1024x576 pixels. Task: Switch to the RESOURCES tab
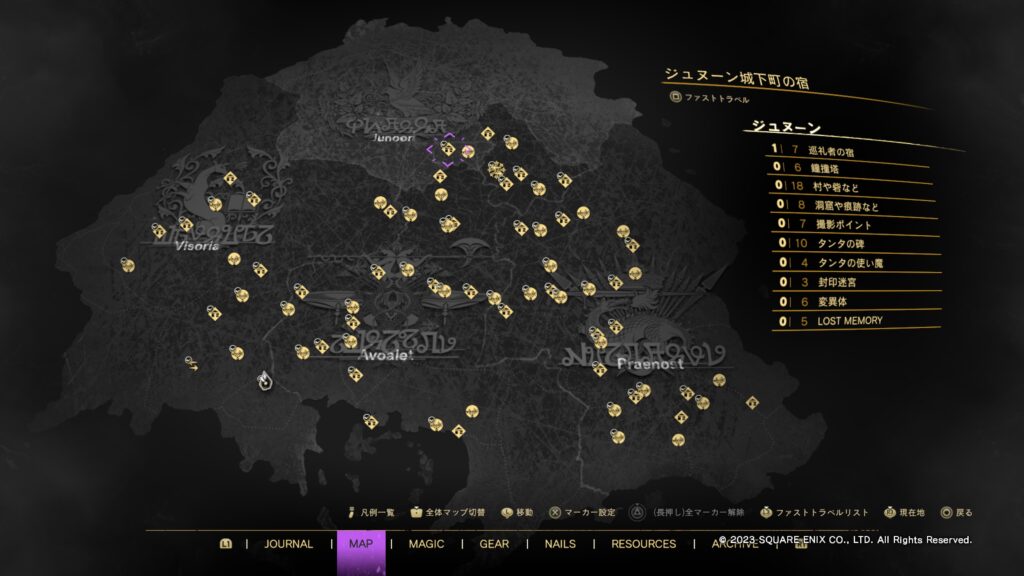643,544
